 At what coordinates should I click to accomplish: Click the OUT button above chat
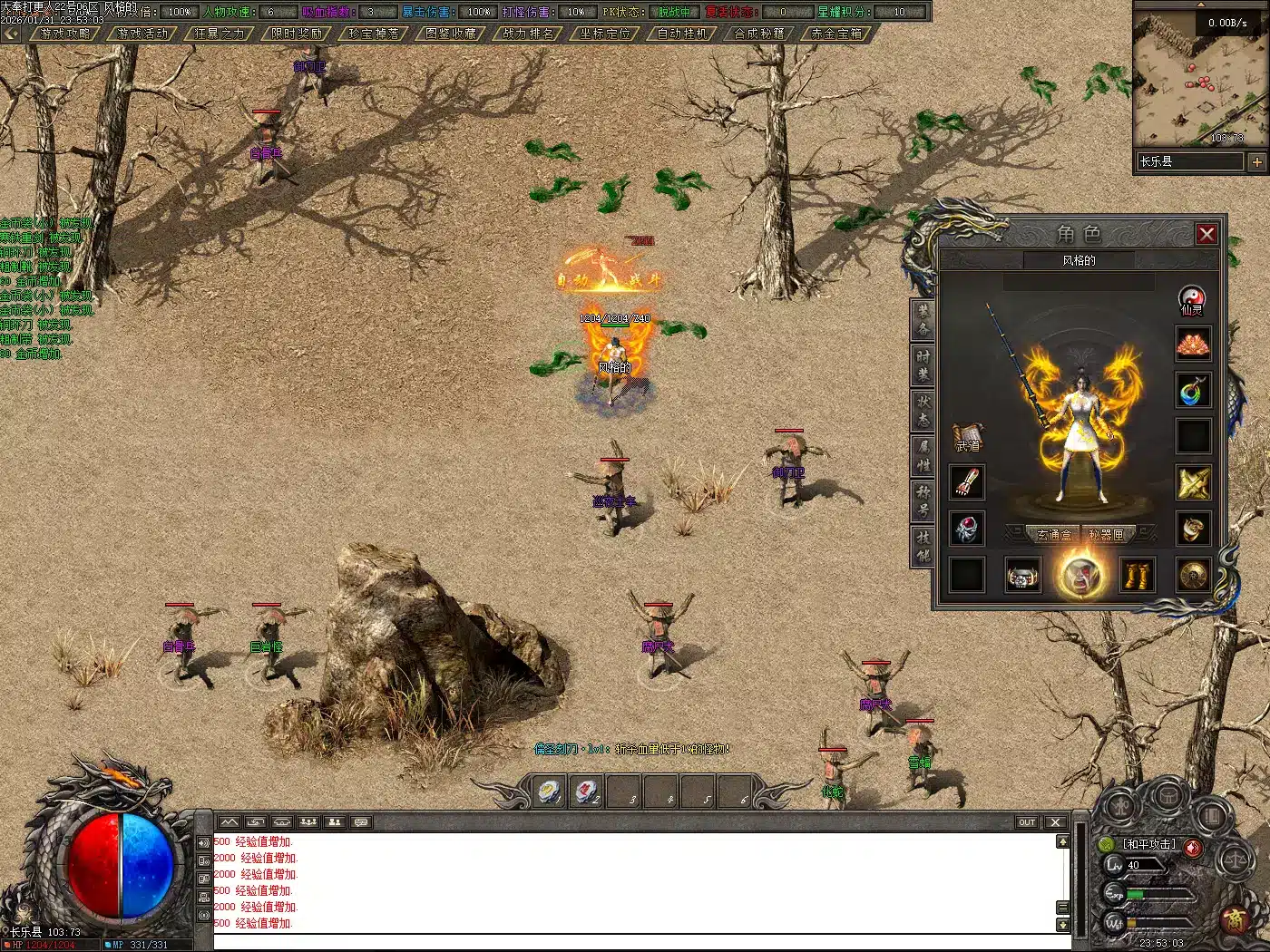coord(1027,822)
